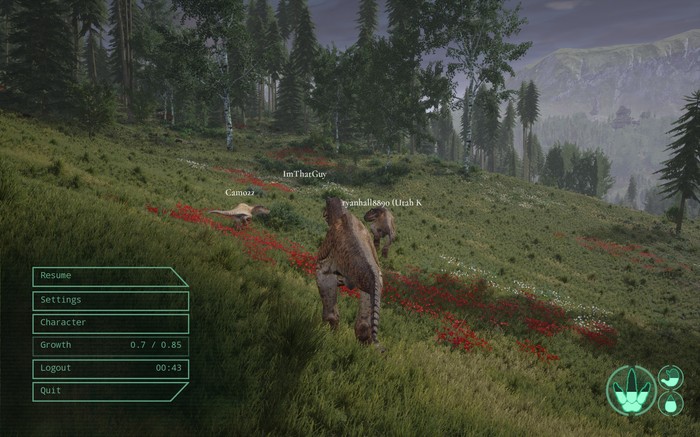
Task: Select the Logout option
Action: [110, 368]
